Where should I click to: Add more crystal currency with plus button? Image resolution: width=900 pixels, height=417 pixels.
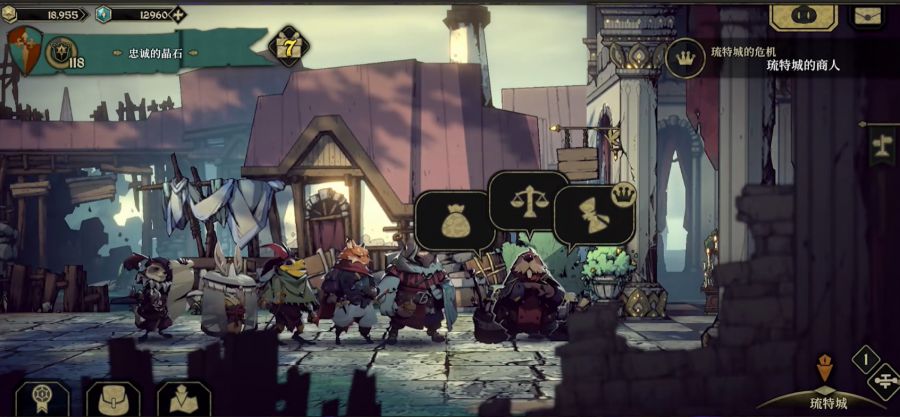coord(178,15)
